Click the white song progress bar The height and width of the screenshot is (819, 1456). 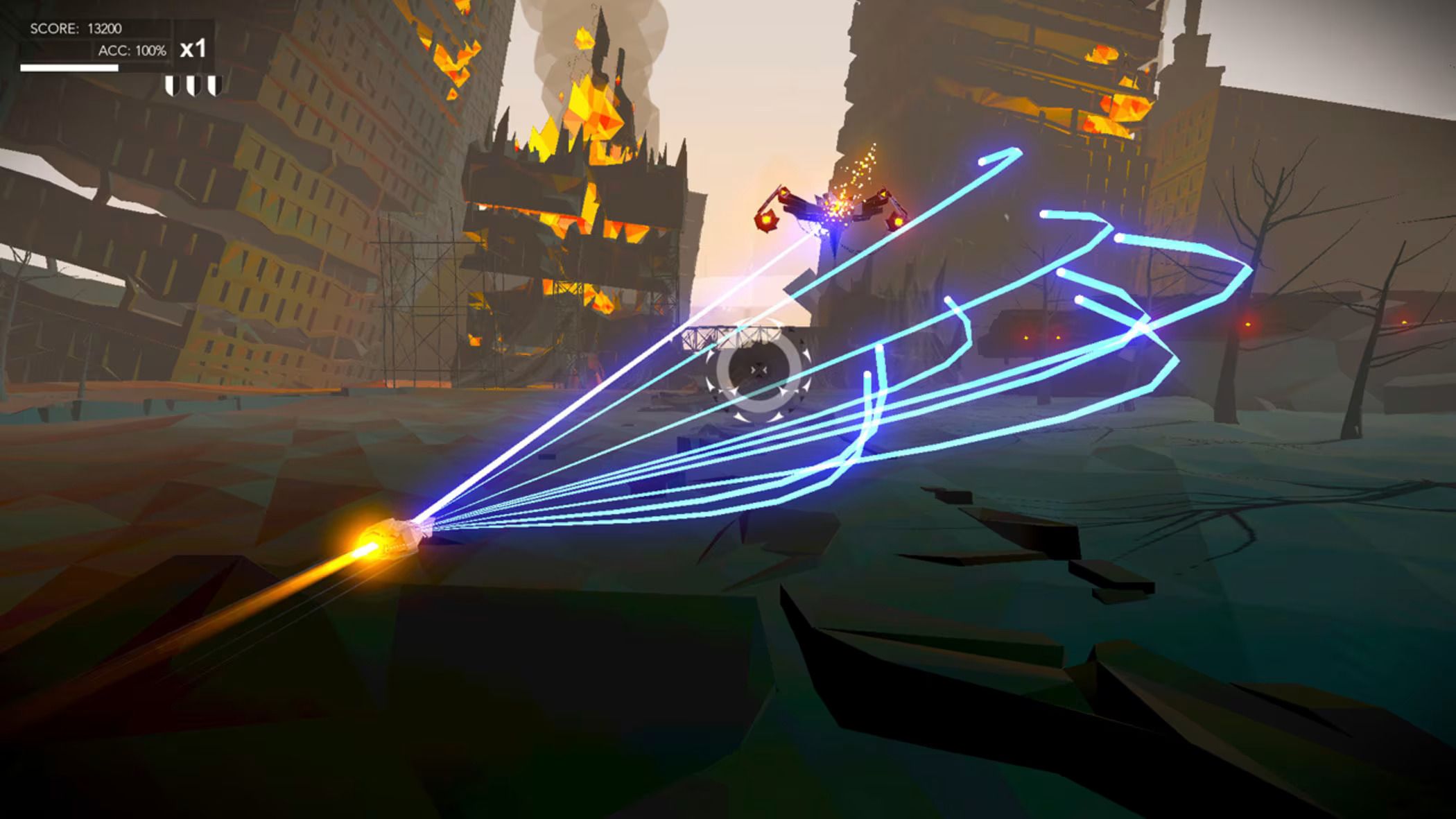[x=69, y=67]
